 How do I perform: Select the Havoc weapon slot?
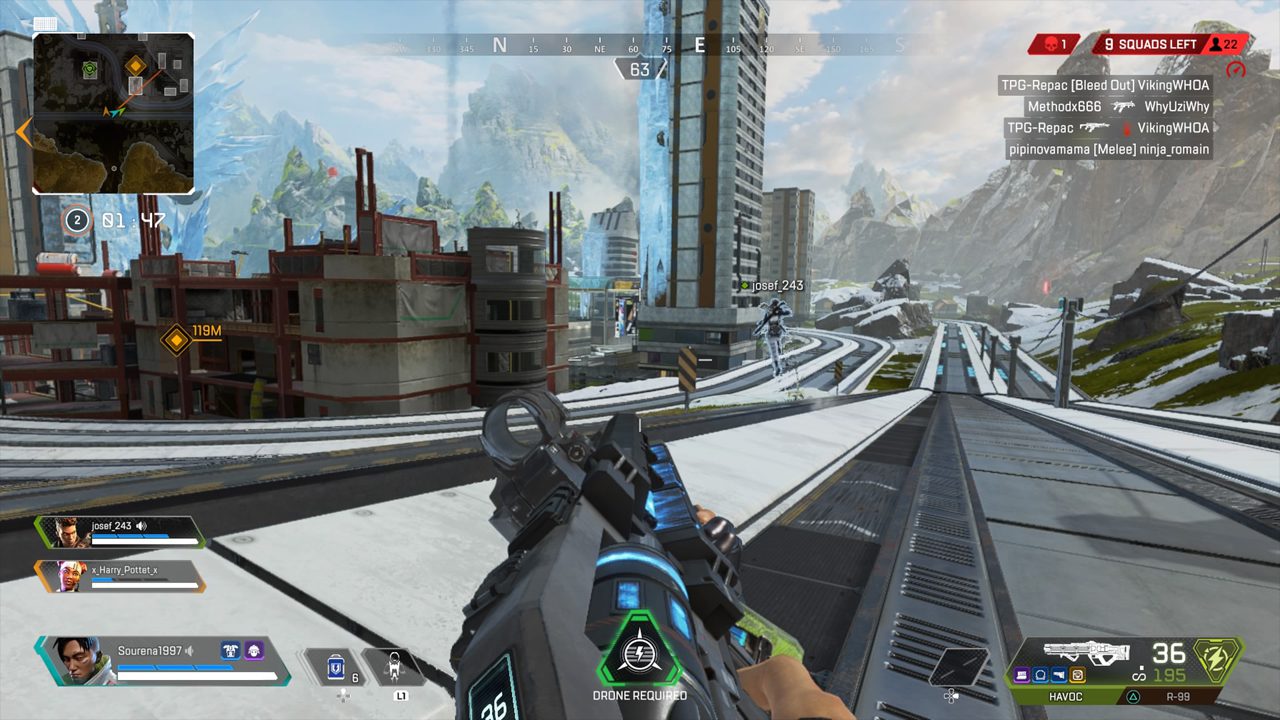1065,695
